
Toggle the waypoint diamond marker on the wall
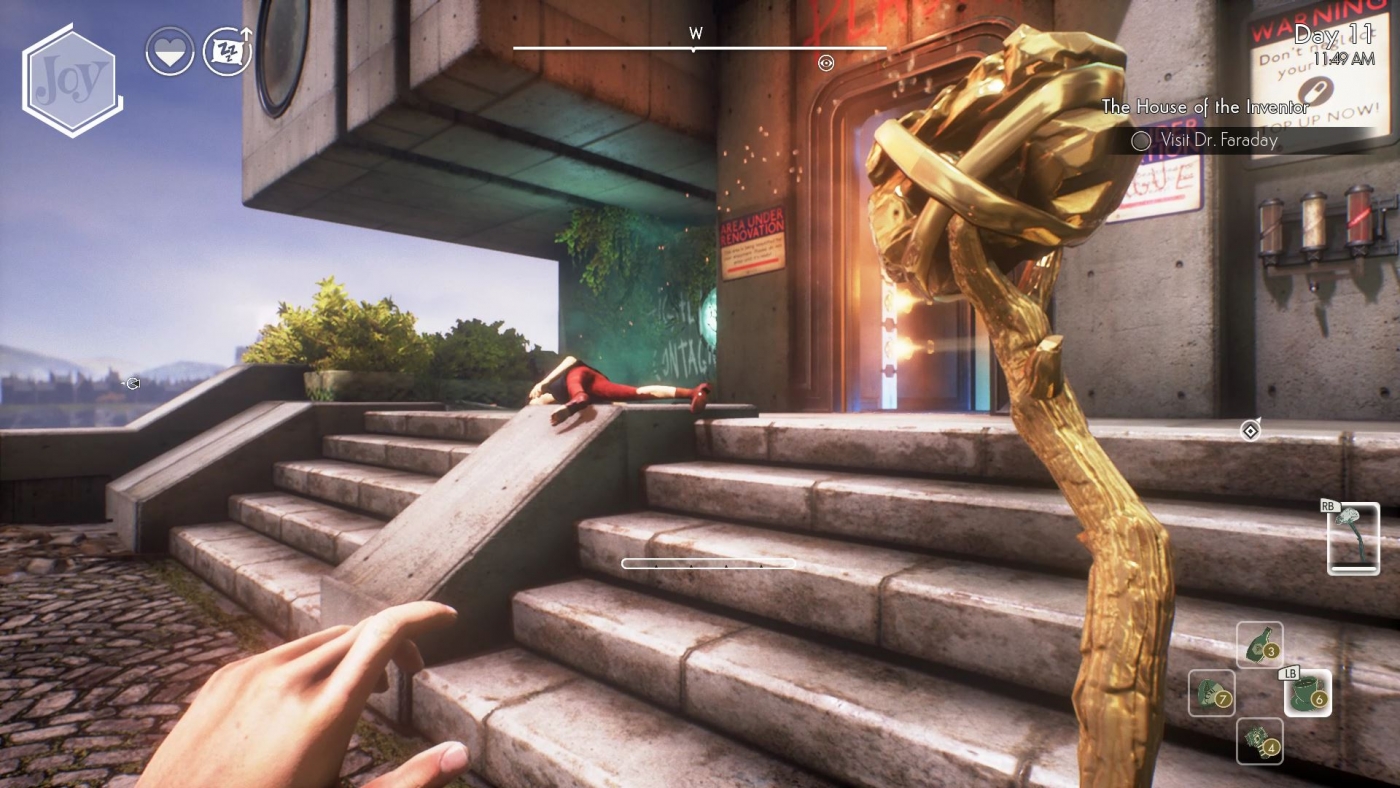click(1250, 431)
